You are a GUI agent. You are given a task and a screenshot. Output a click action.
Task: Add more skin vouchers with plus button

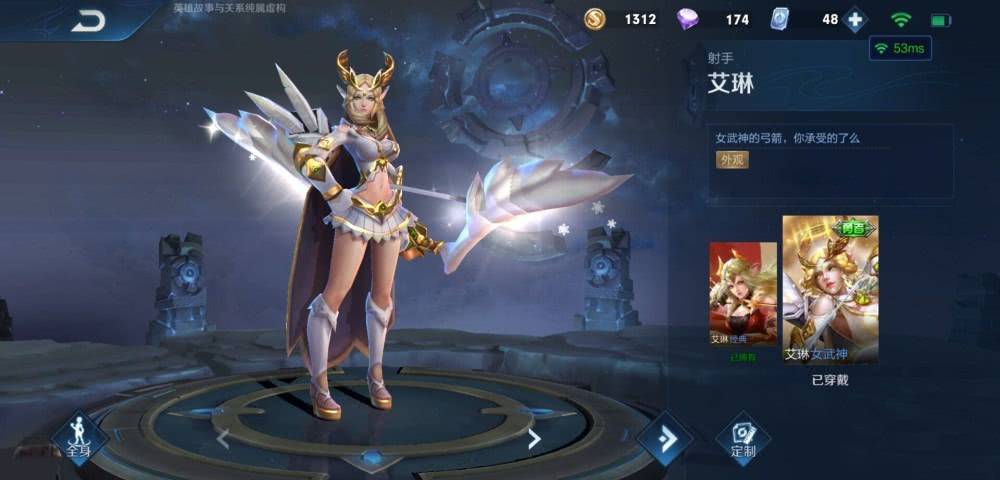[855, 19]
